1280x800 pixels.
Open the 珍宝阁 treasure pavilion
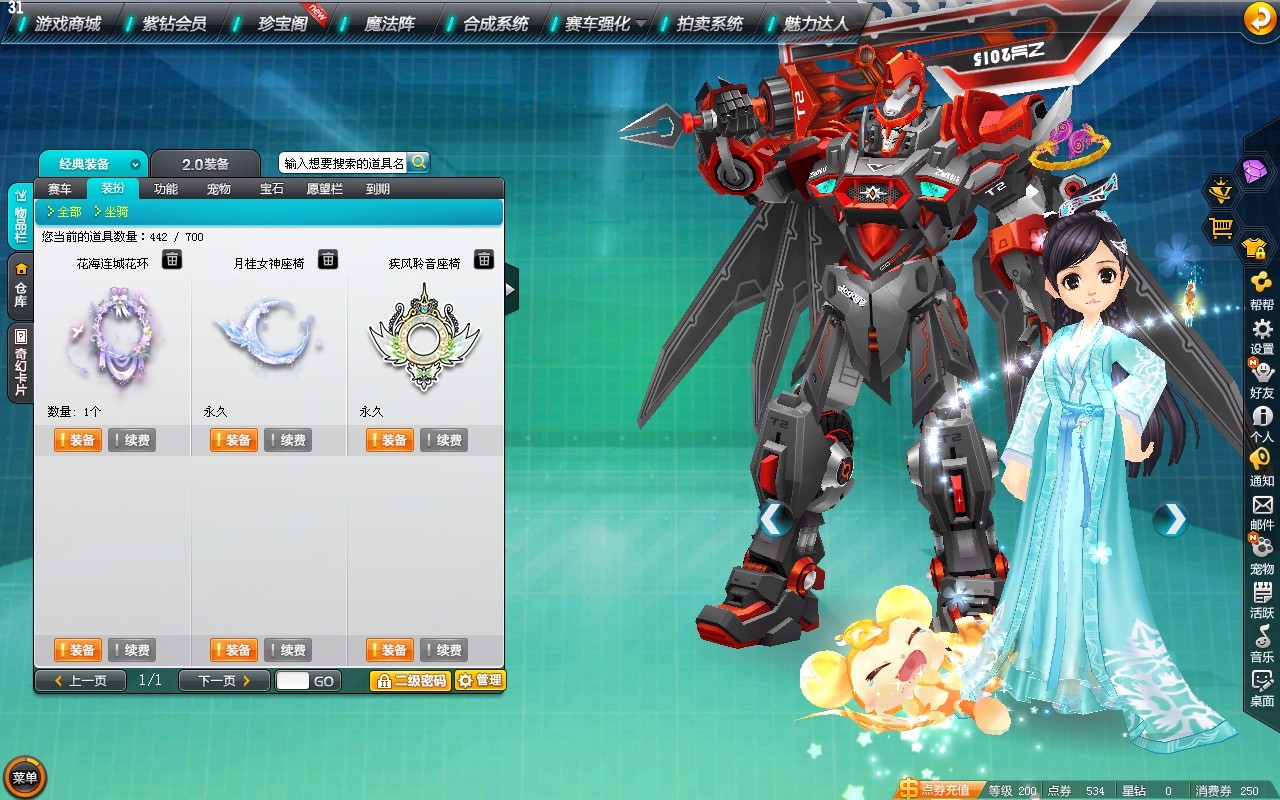click(x=282, y=23)
